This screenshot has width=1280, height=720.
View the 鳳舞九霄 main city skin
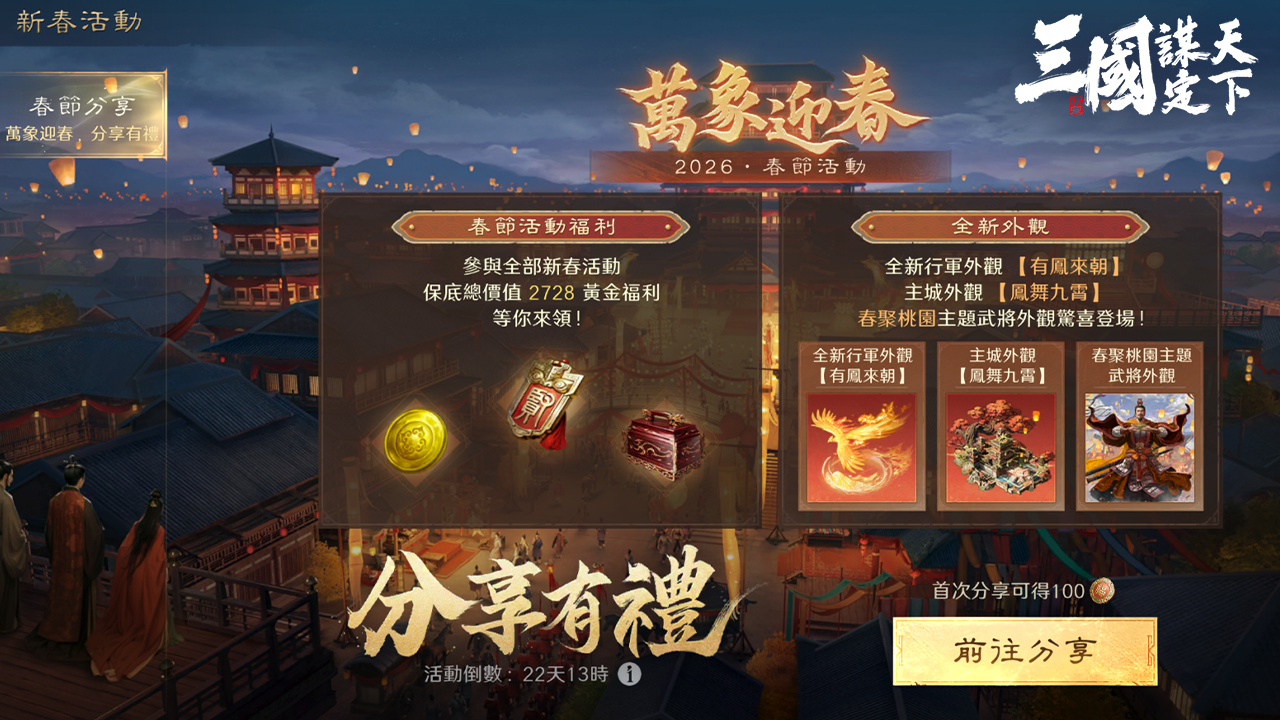(x=1000, y=447)
